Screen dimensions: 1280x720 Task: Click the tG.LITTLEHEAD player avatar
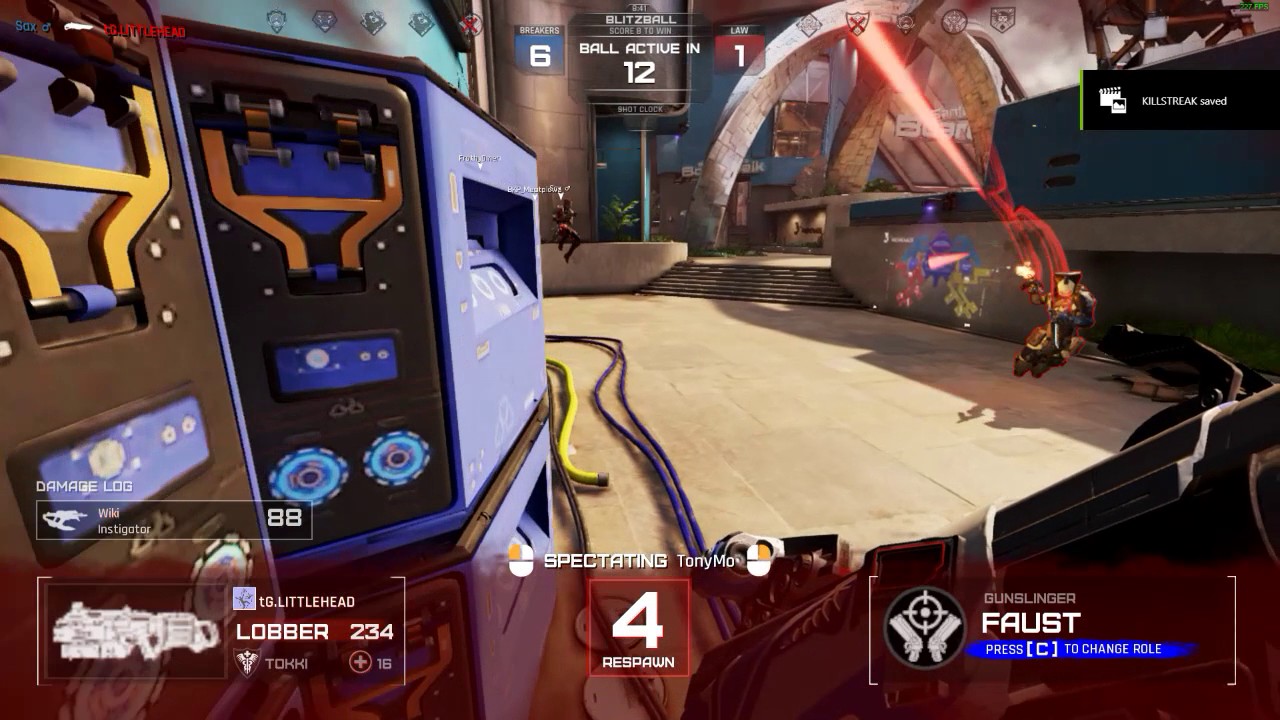(x=244, y=600)
